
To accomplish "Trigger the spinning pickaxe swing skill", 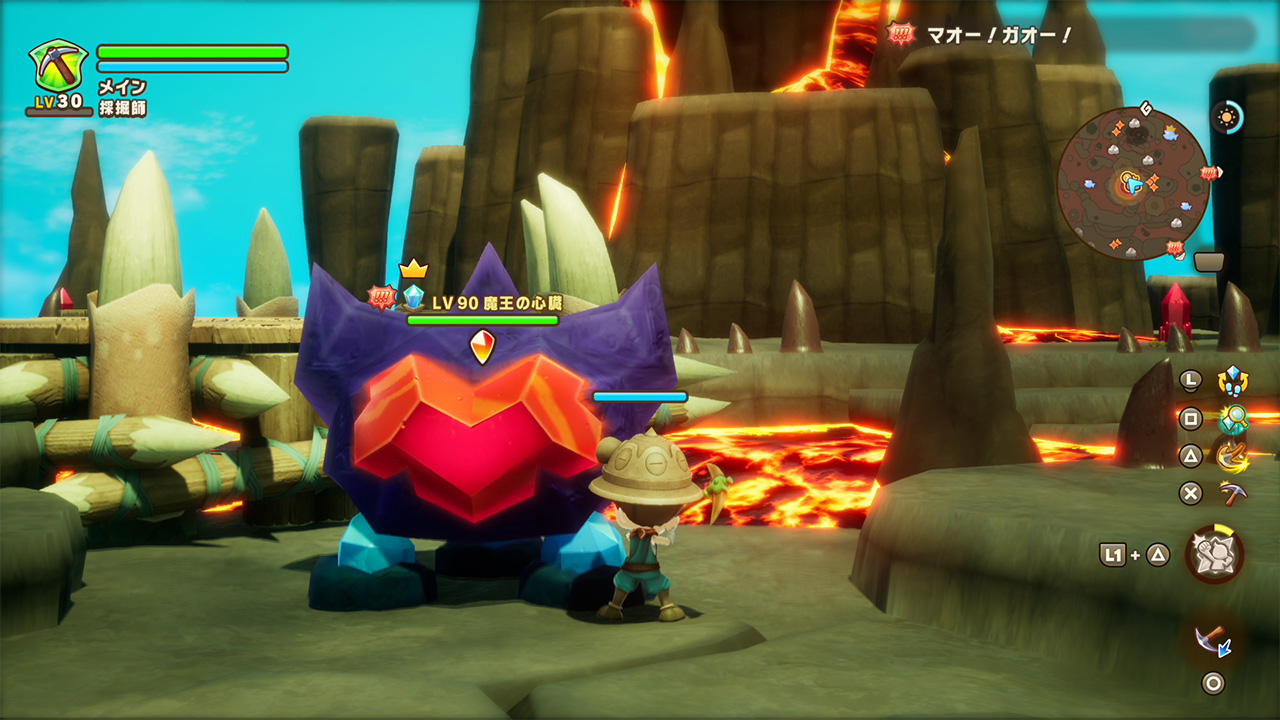I will [1232, 456].
